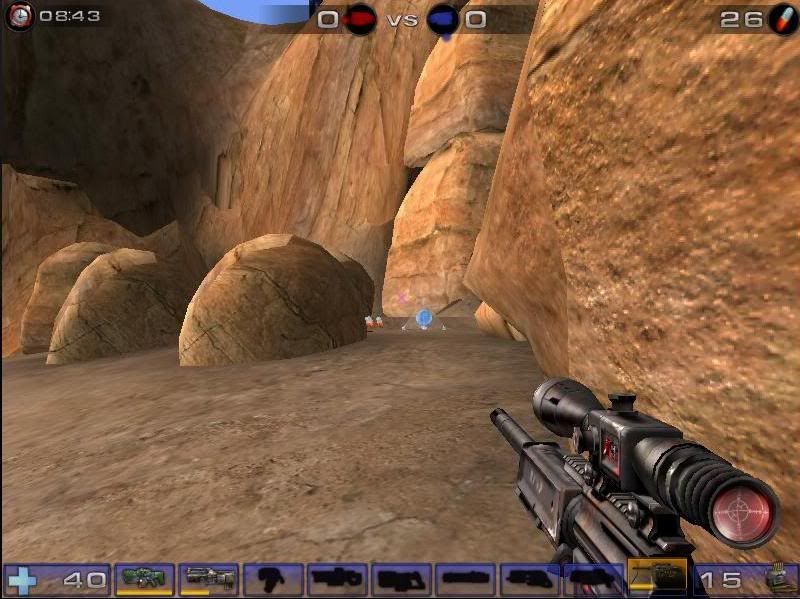Select the green shield gun weapon slot
The image size is (800, 599).
click(x=145, y=578)
